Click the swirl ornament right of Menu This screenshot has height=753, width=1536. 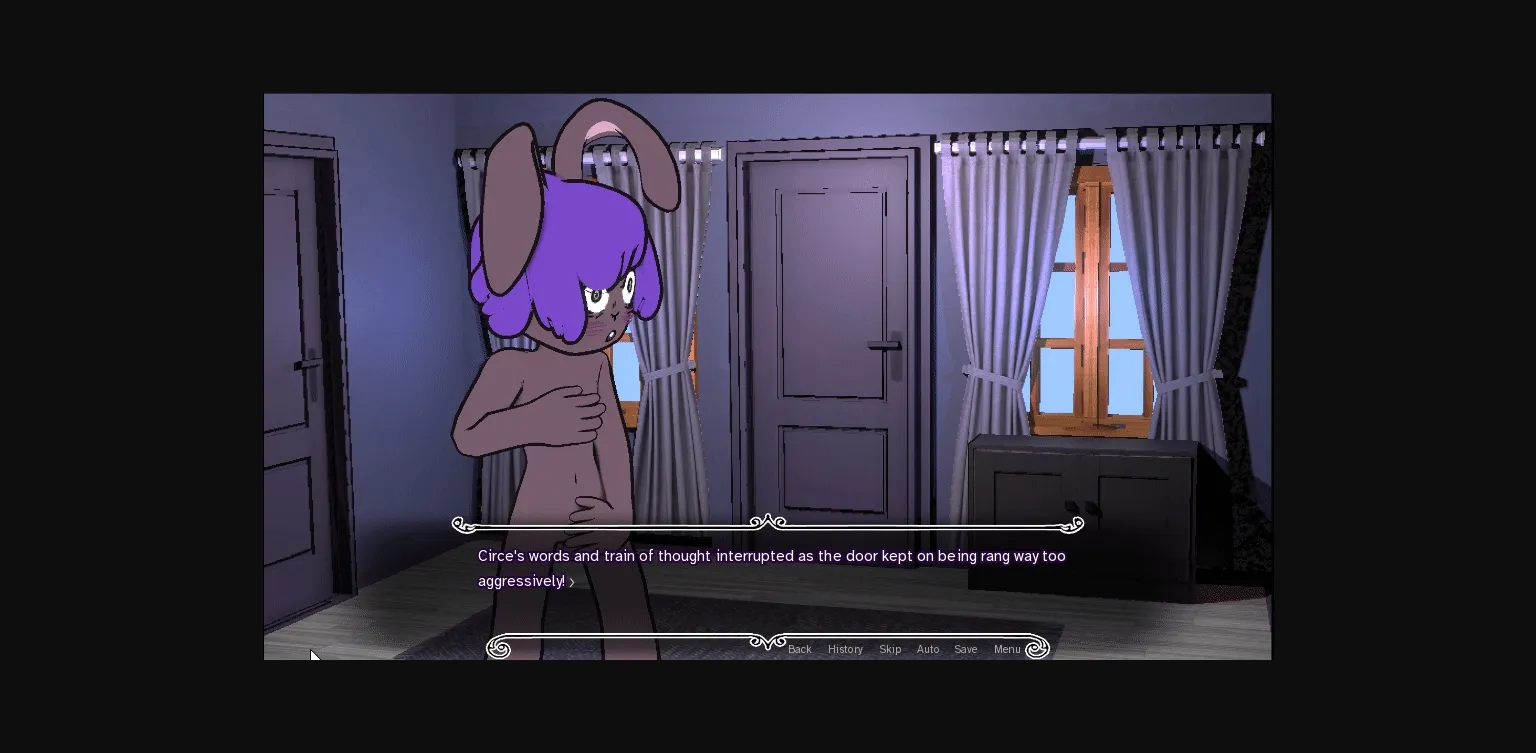point(1037,648)
